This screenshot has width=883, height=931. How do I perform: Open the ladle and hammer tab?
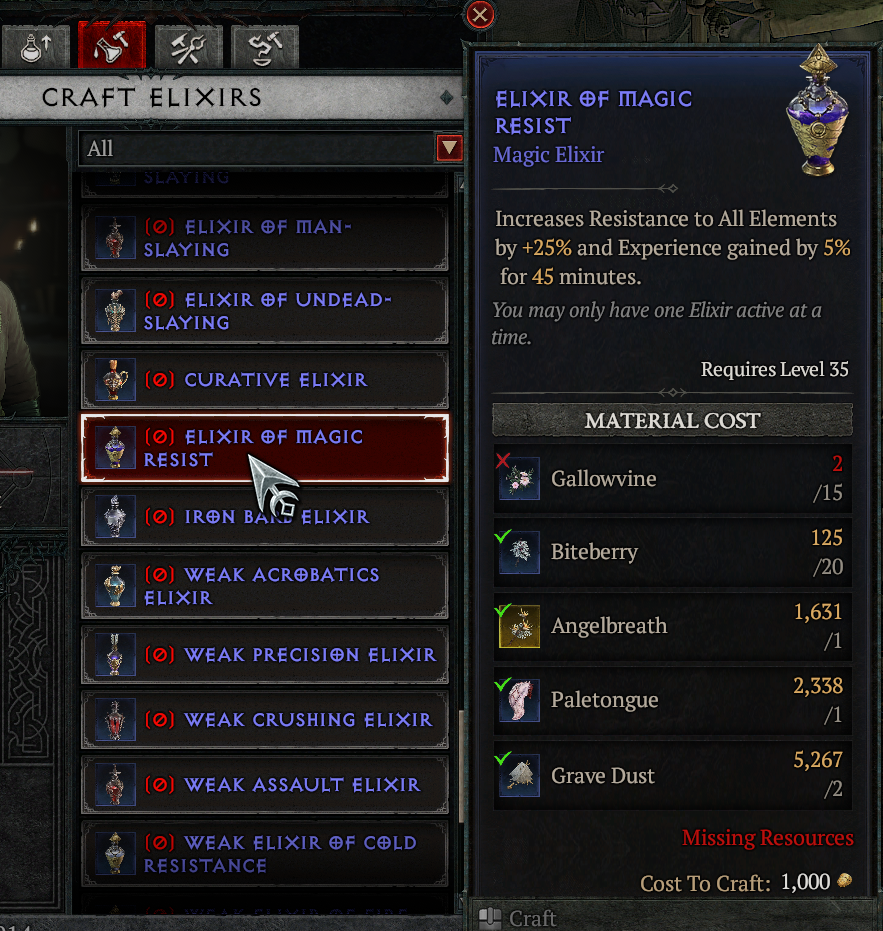pyautogui.click(x=264, y=46)
